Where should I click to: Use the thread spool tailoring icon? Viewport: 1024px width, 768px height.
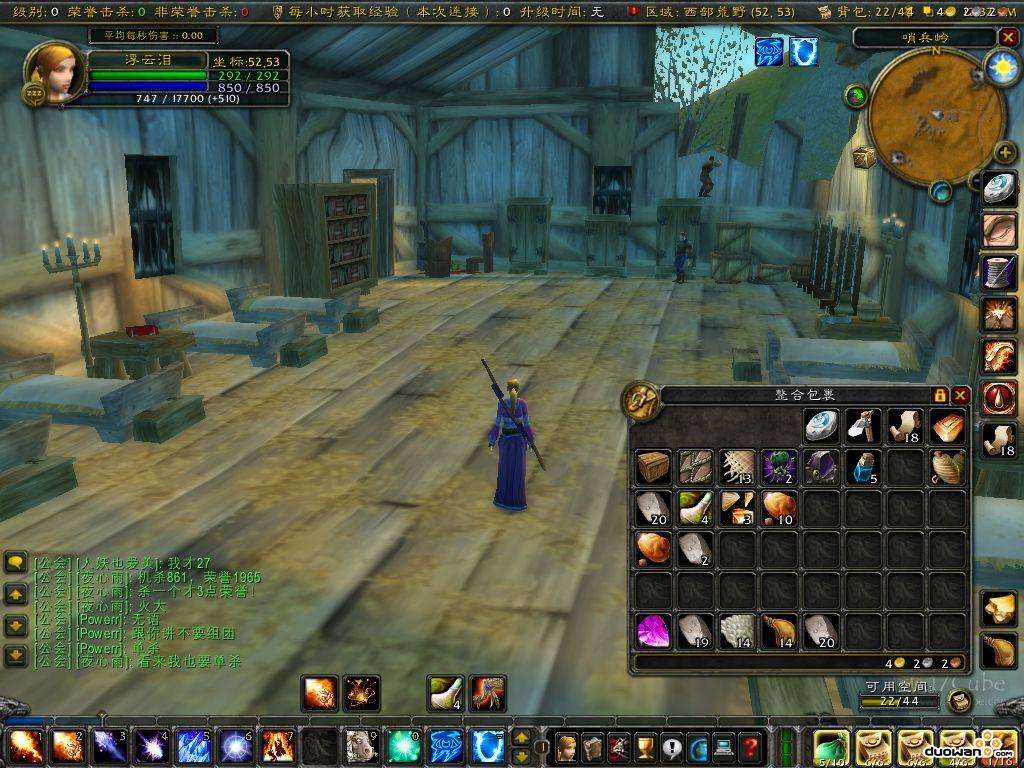coord(999,271)
